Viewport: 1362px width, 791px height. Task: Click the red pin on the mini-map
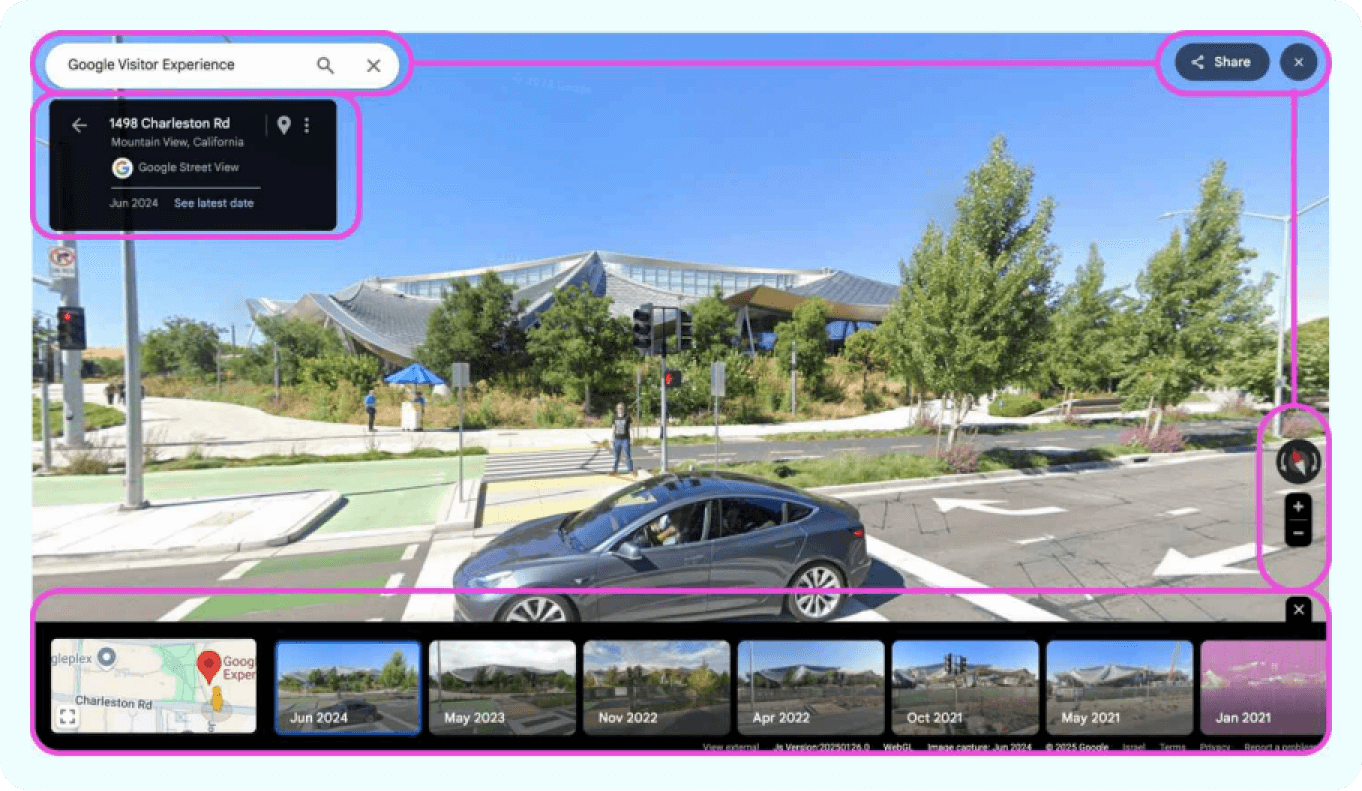pyautogui.click(x=210, y=665)
